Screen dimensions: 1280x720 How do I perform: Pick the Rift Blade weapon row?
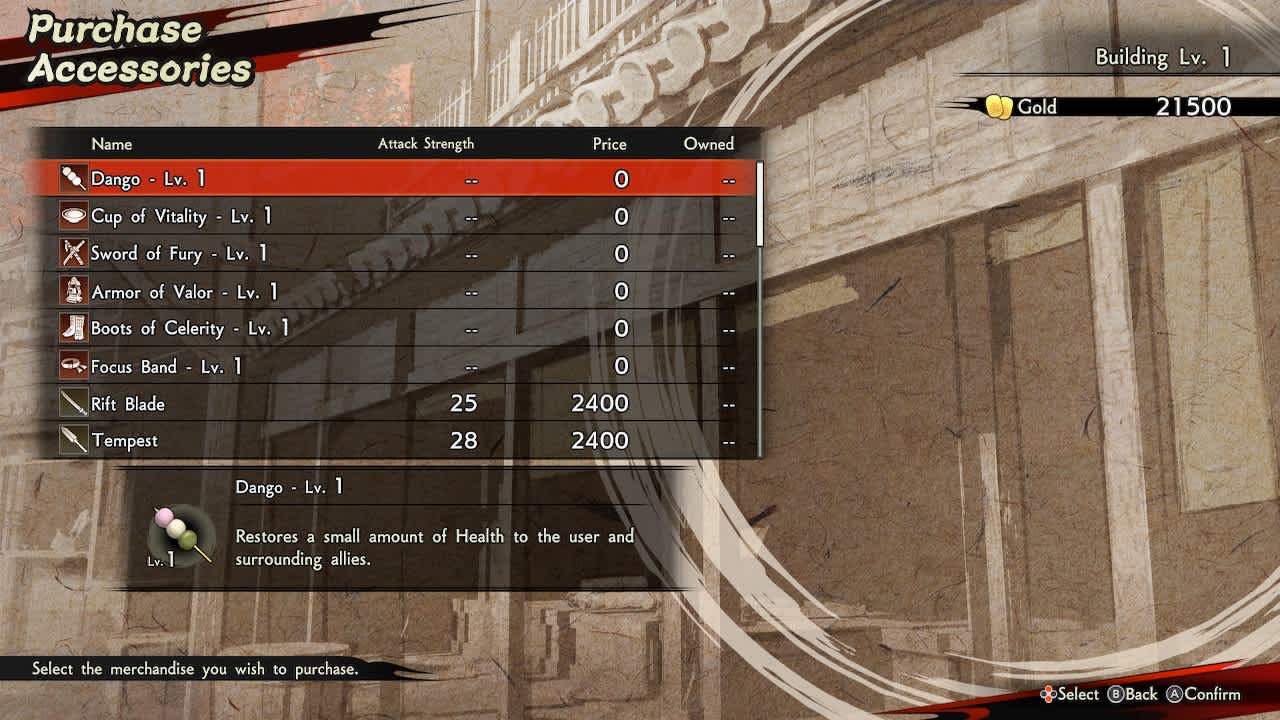point(400,404)
